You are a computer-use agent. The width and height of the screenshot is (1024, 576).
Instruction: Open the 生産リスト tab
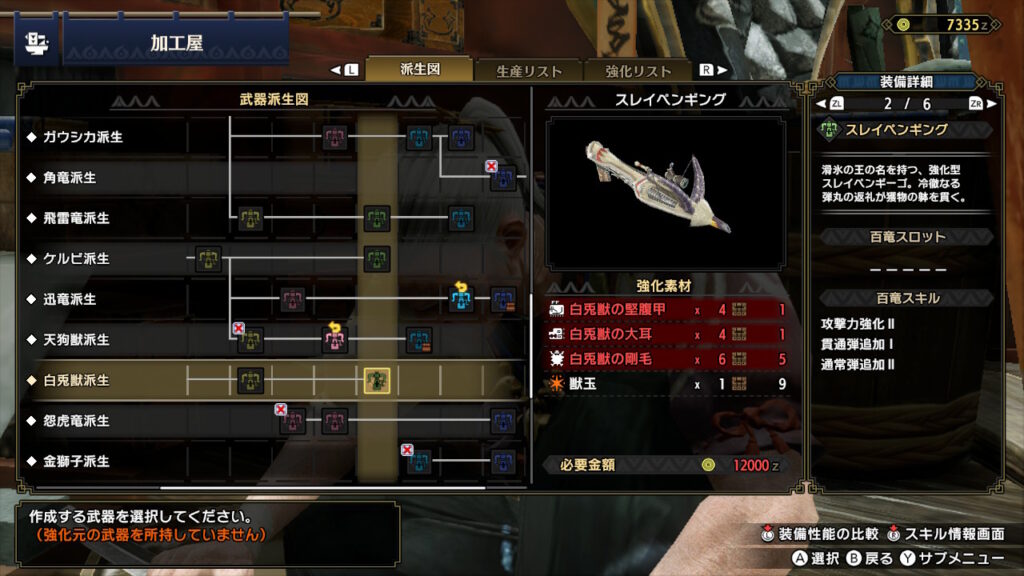coord(514,71)
